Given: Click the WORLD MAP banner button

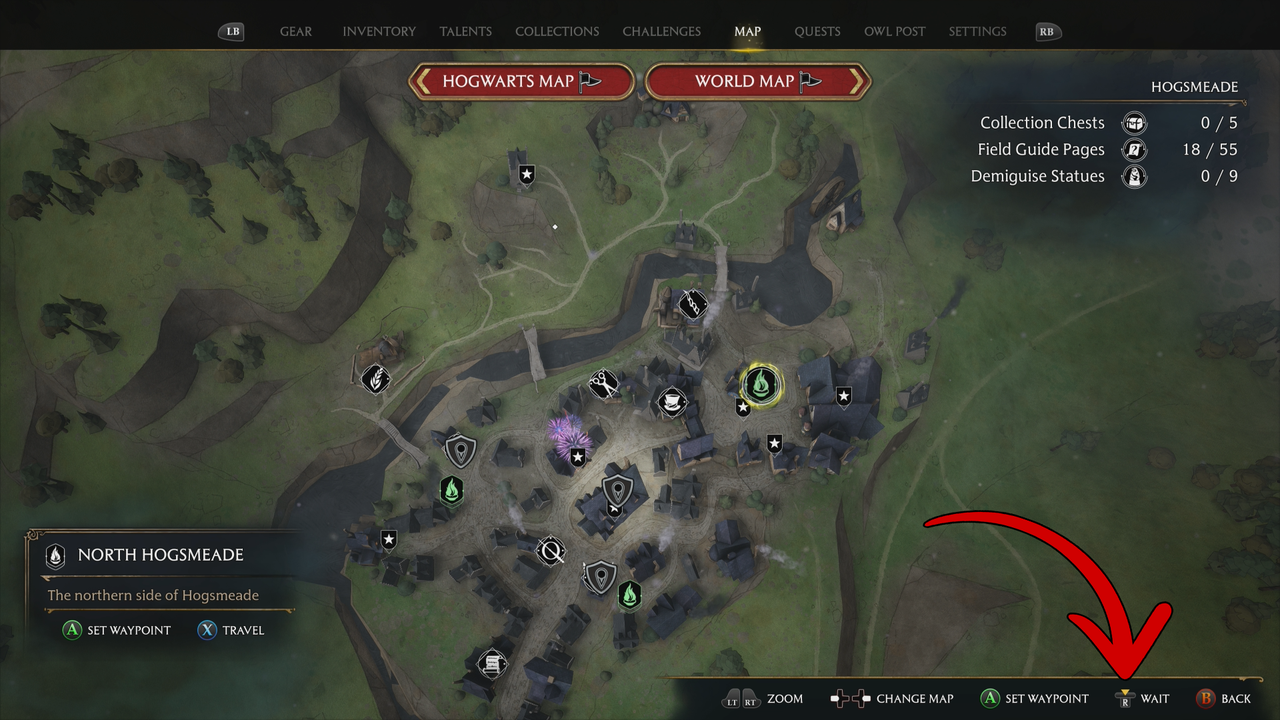Looking at the screenshot, I should pyautogui.click(x=757, y=81).
